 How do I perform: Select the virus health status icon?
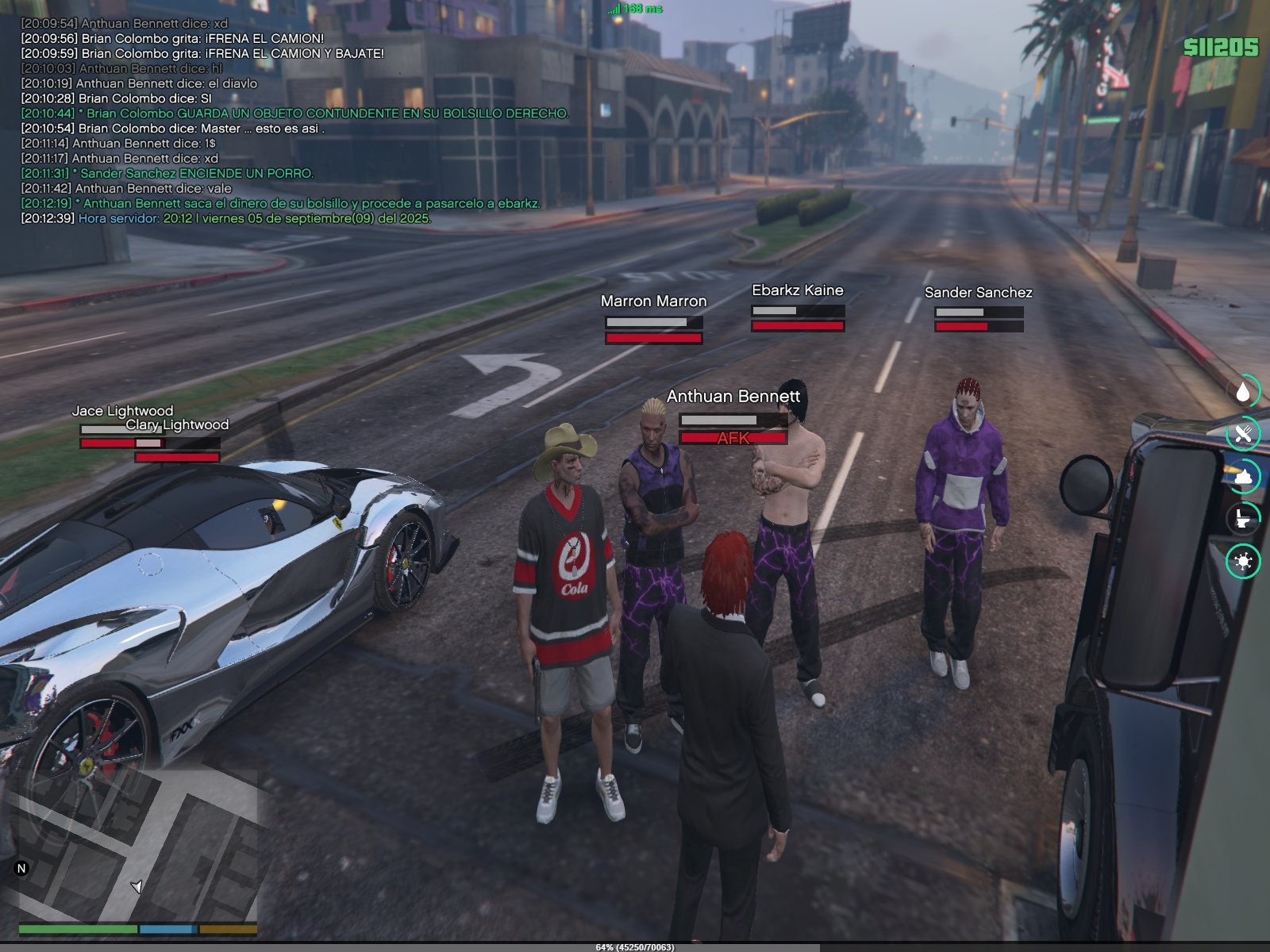[1243, 562]
